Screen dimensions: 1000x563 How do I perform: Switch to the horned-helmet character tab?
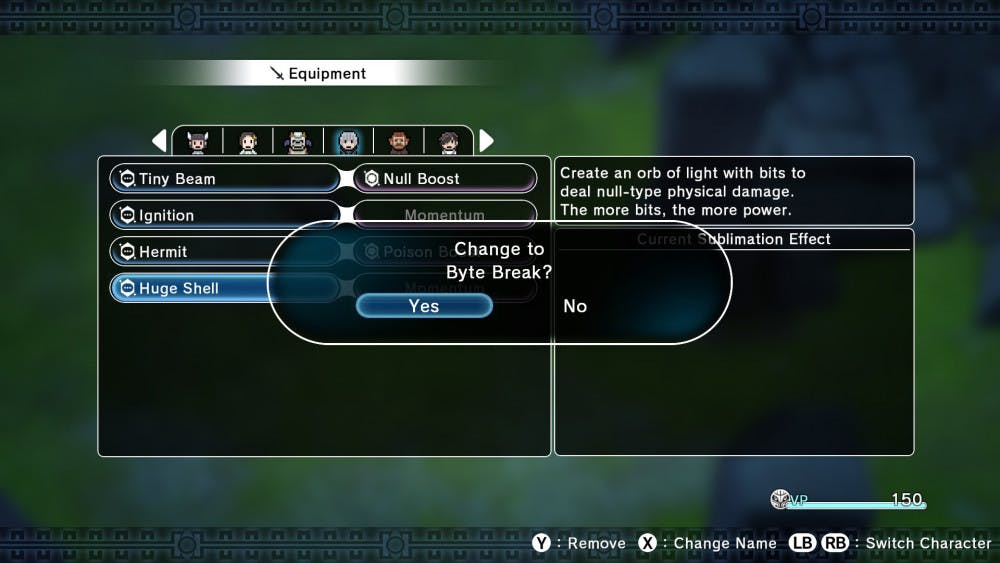(198, 142)
